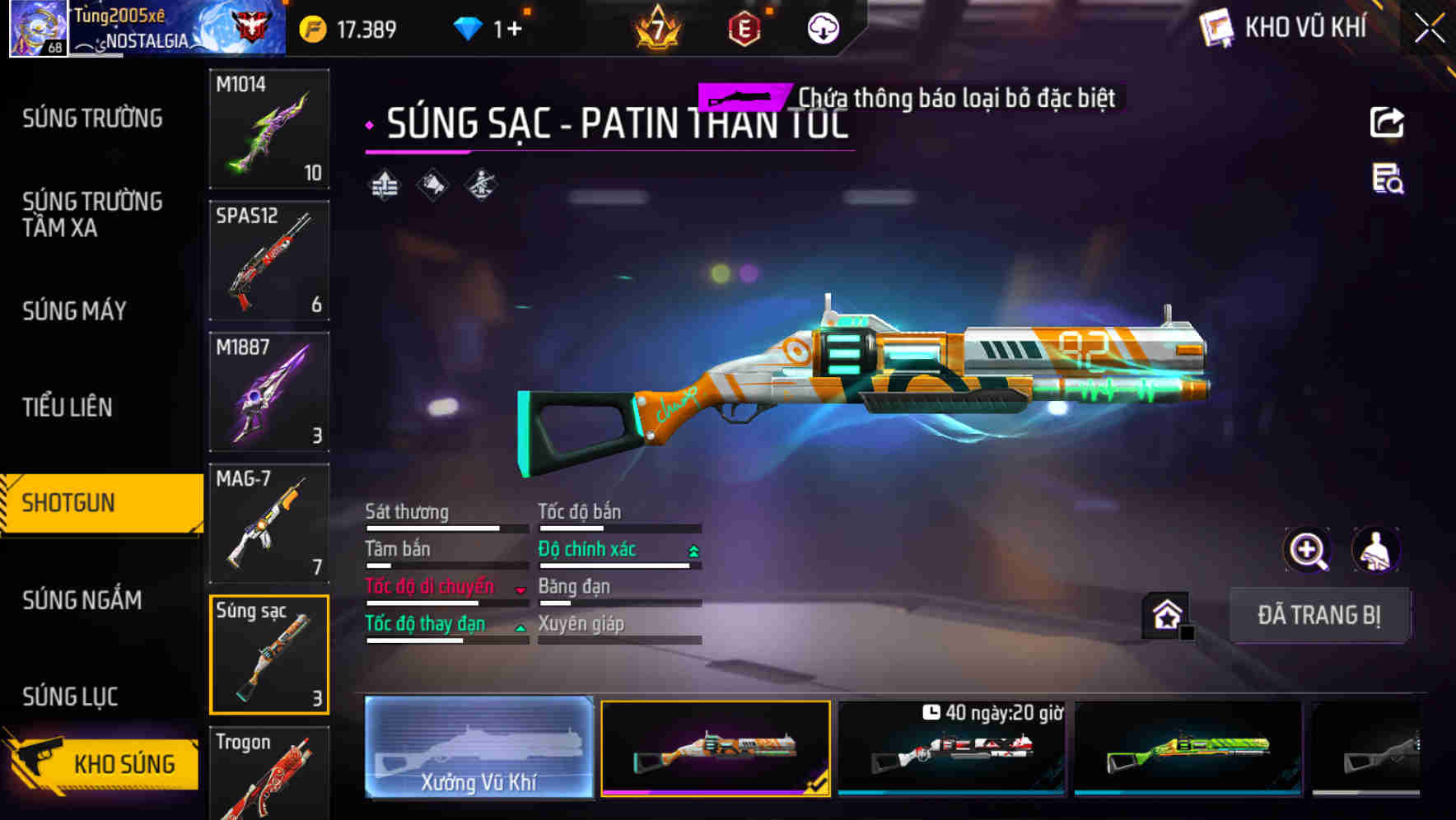
Task: Switch to the Tiểu Liên category
Action: (x=68, y=407)
